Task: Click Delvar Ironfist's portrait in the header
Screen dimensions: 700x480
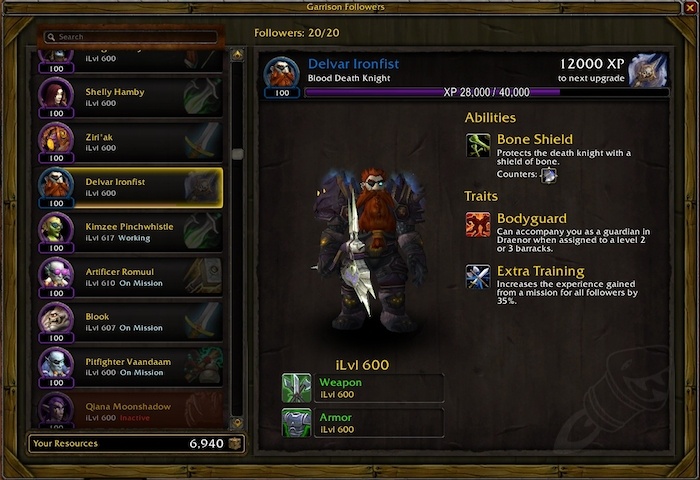Action: [281, 75]
